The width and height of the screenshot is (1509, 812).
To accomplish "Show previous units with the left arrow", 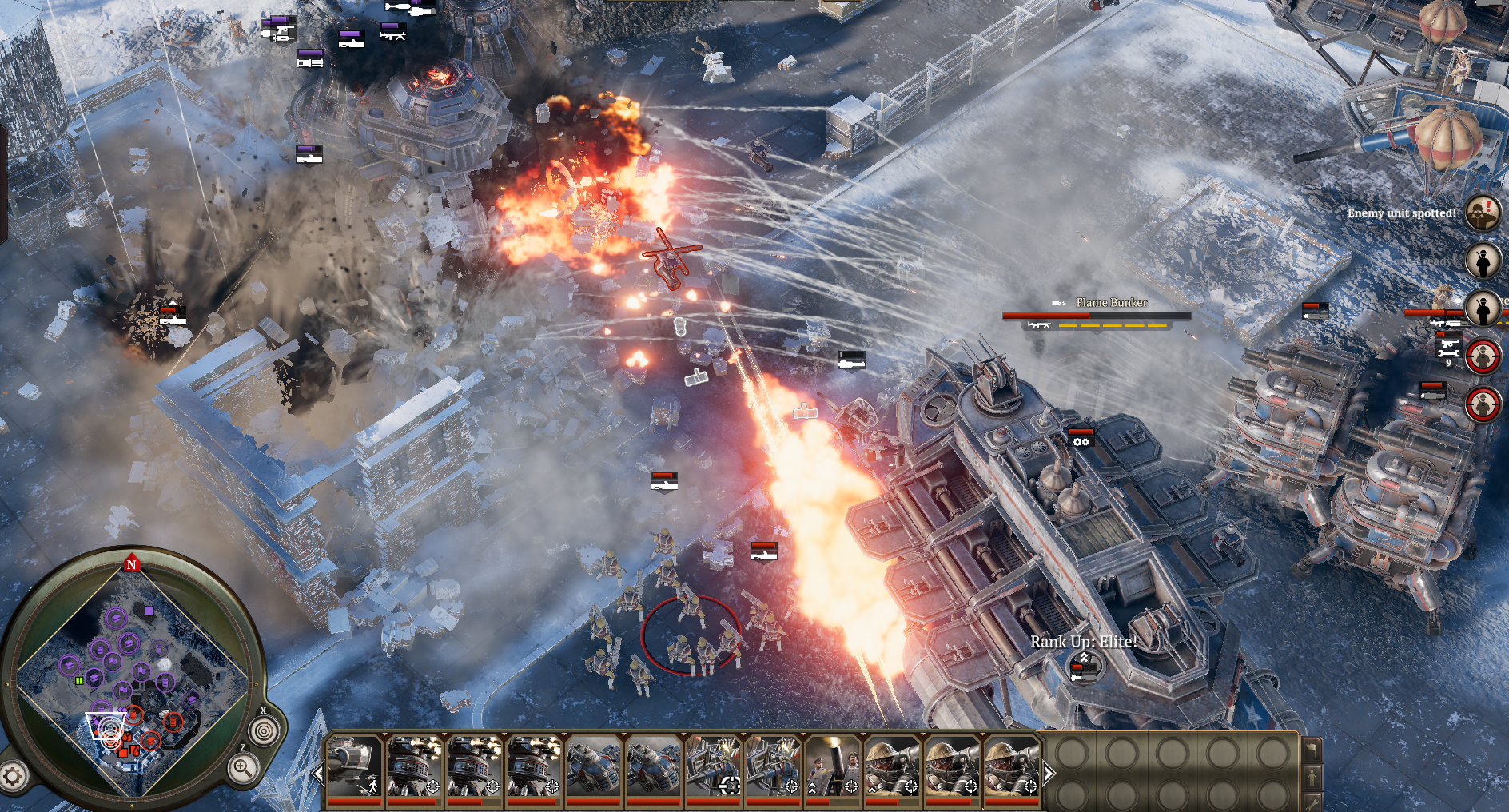I will coord(318,773).
